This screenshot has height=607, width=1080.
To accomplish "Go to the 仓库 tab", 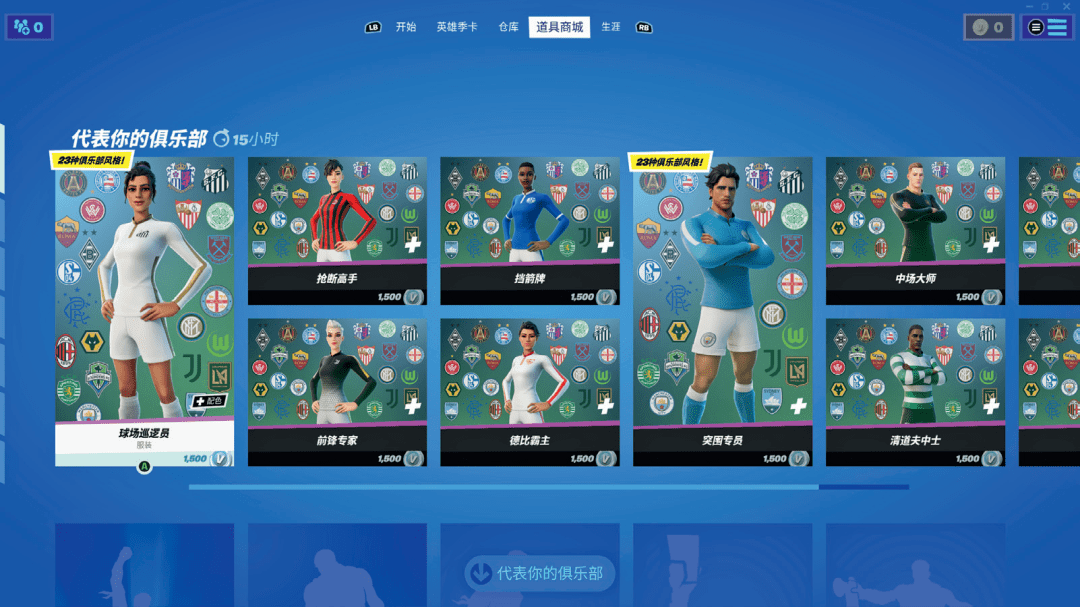I will pos(508,27).
